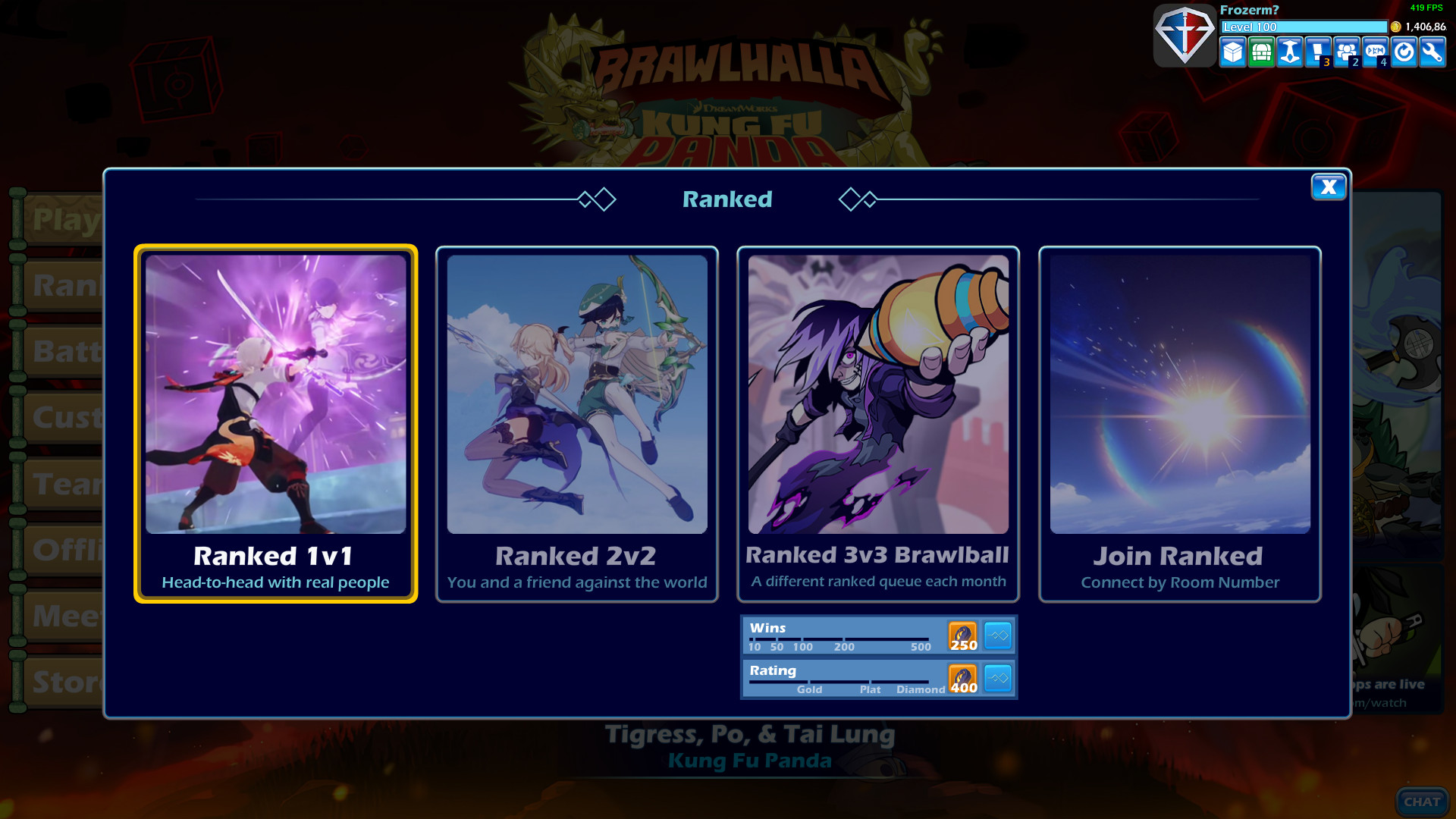Open the CHAT panel in bottom corner
Screen dimensions: 1456x819
[1423, 802]
